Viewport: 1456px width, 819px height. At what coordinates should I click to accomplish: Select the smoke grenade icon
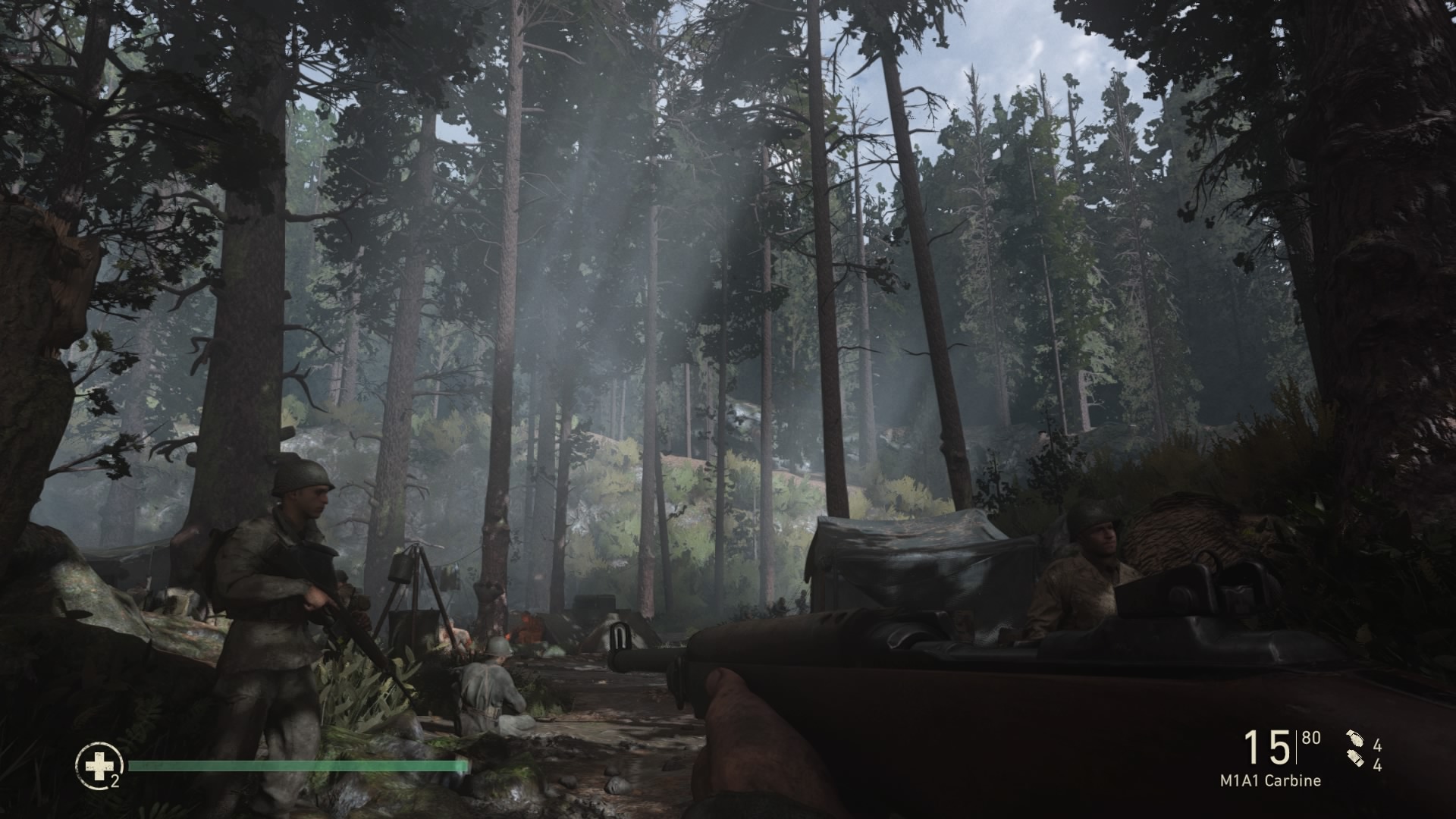[1355, 760]
